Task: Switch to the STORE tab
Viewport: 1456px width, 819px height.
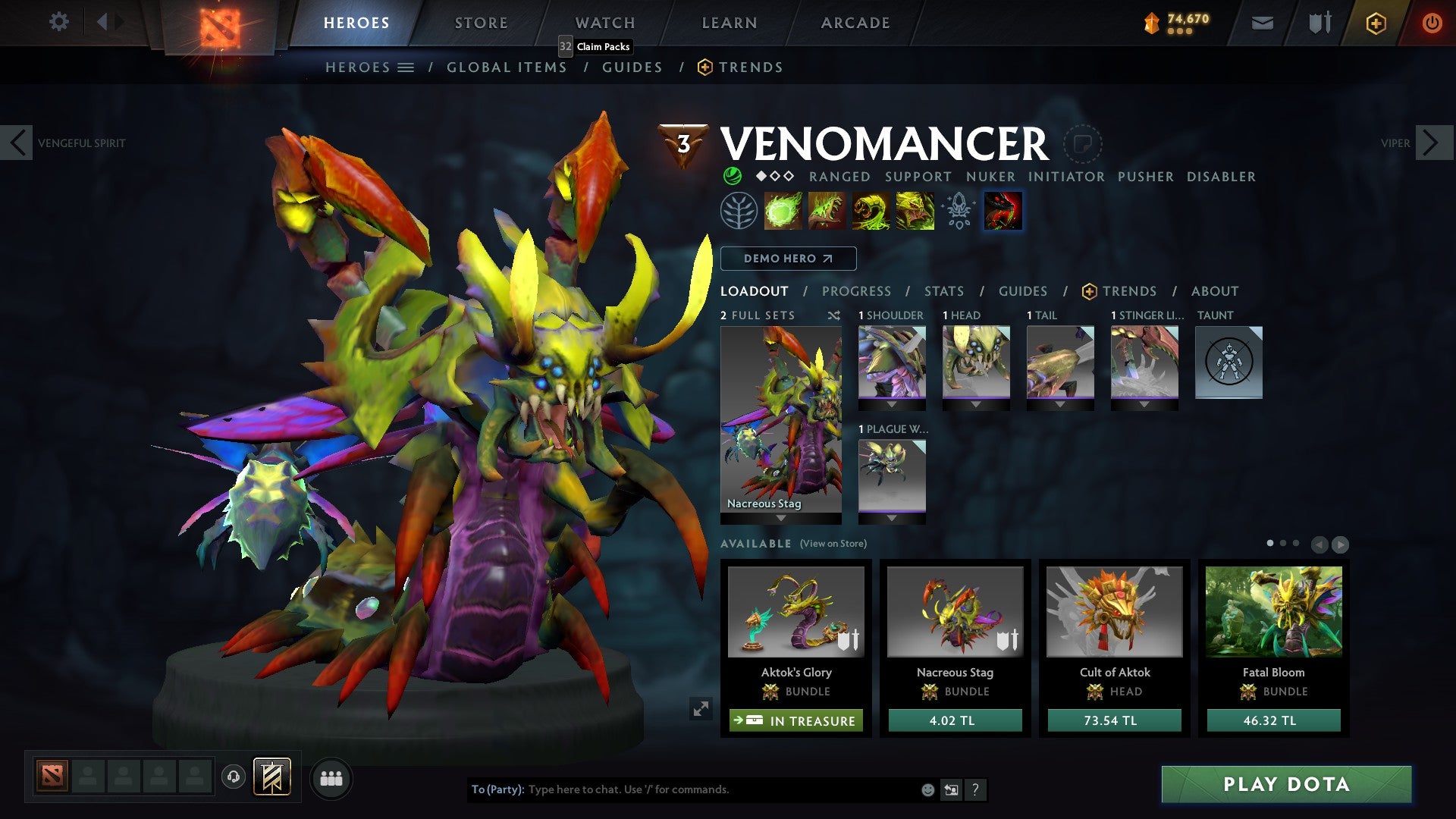Action: 480,22
